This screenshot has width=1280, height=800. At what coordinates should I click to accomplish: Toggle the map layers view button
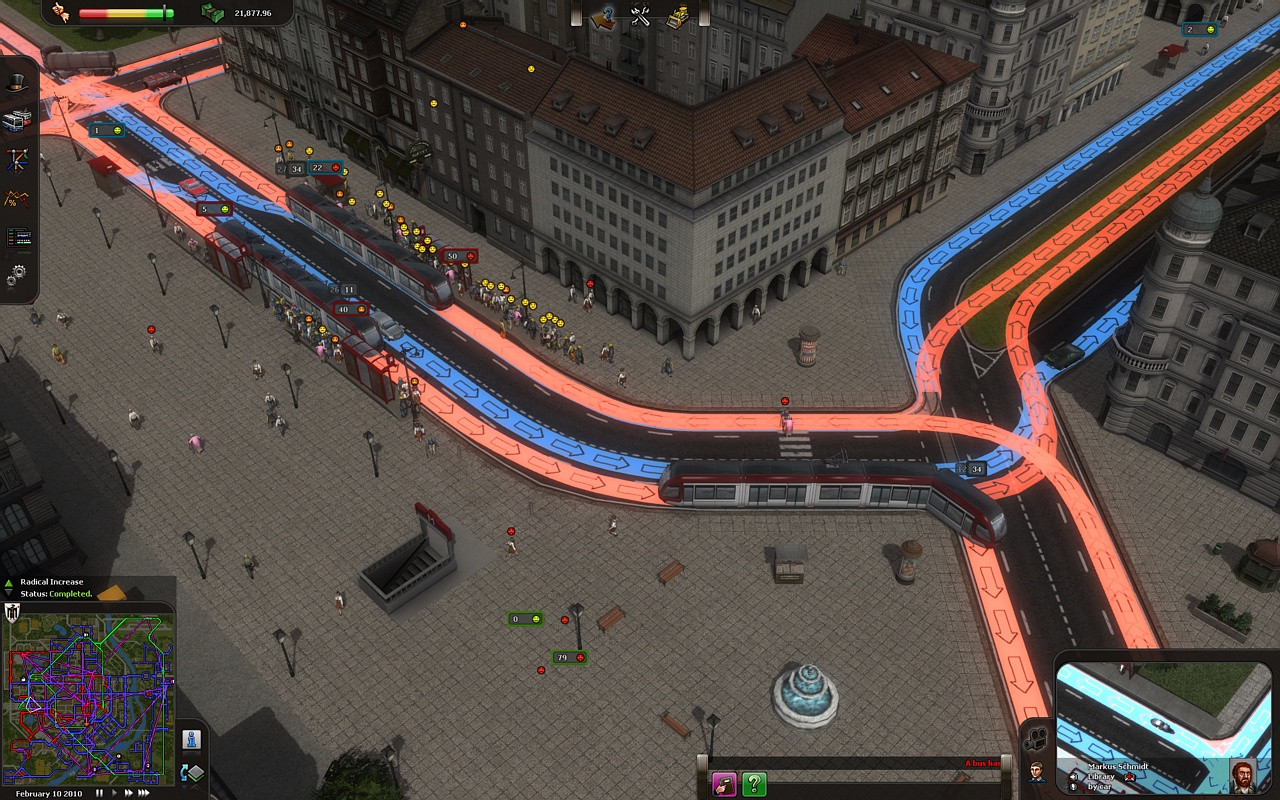pos(191,773)
